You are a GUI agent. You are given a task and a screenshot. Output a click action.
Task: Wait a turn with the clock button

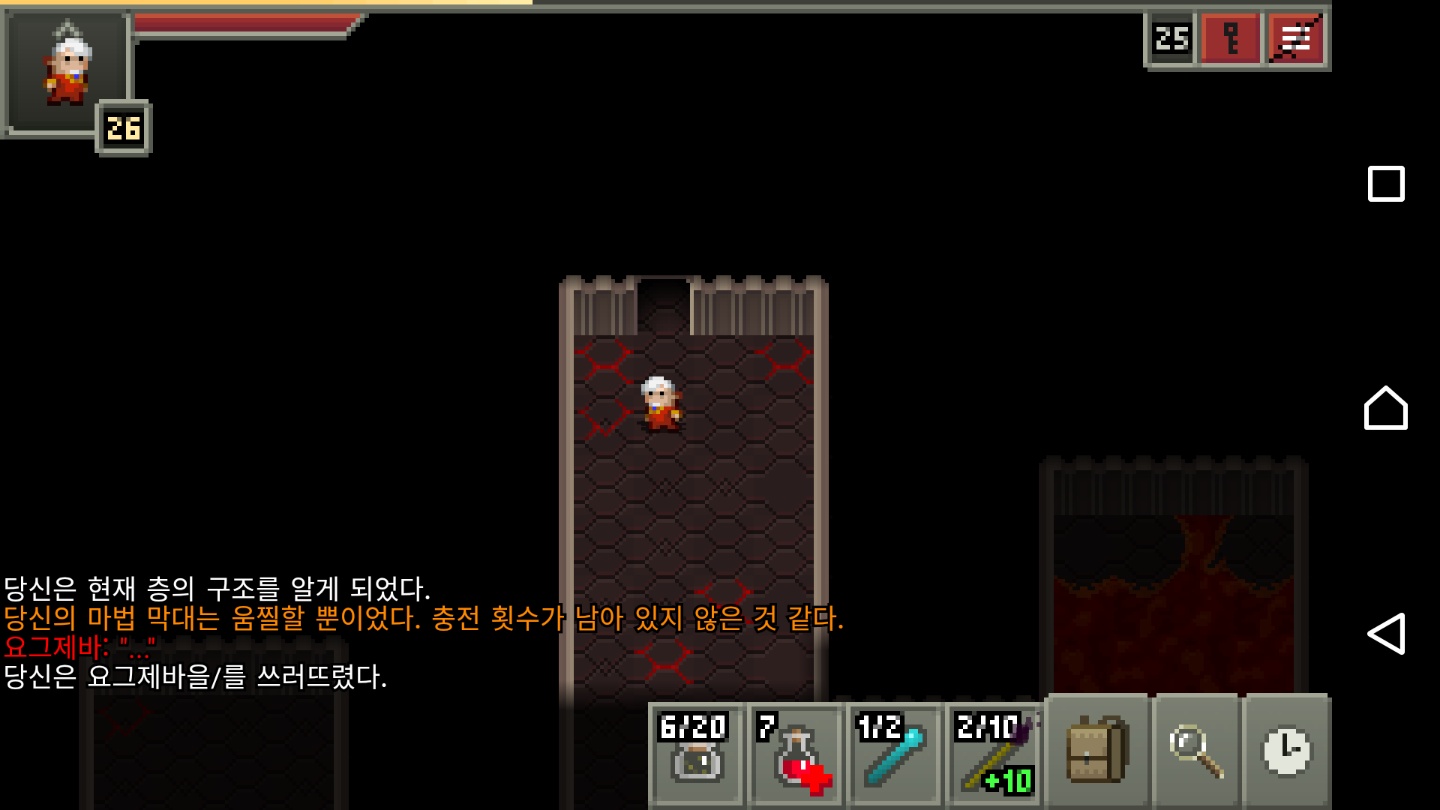pyautogui.click(x=1287, y=752)
